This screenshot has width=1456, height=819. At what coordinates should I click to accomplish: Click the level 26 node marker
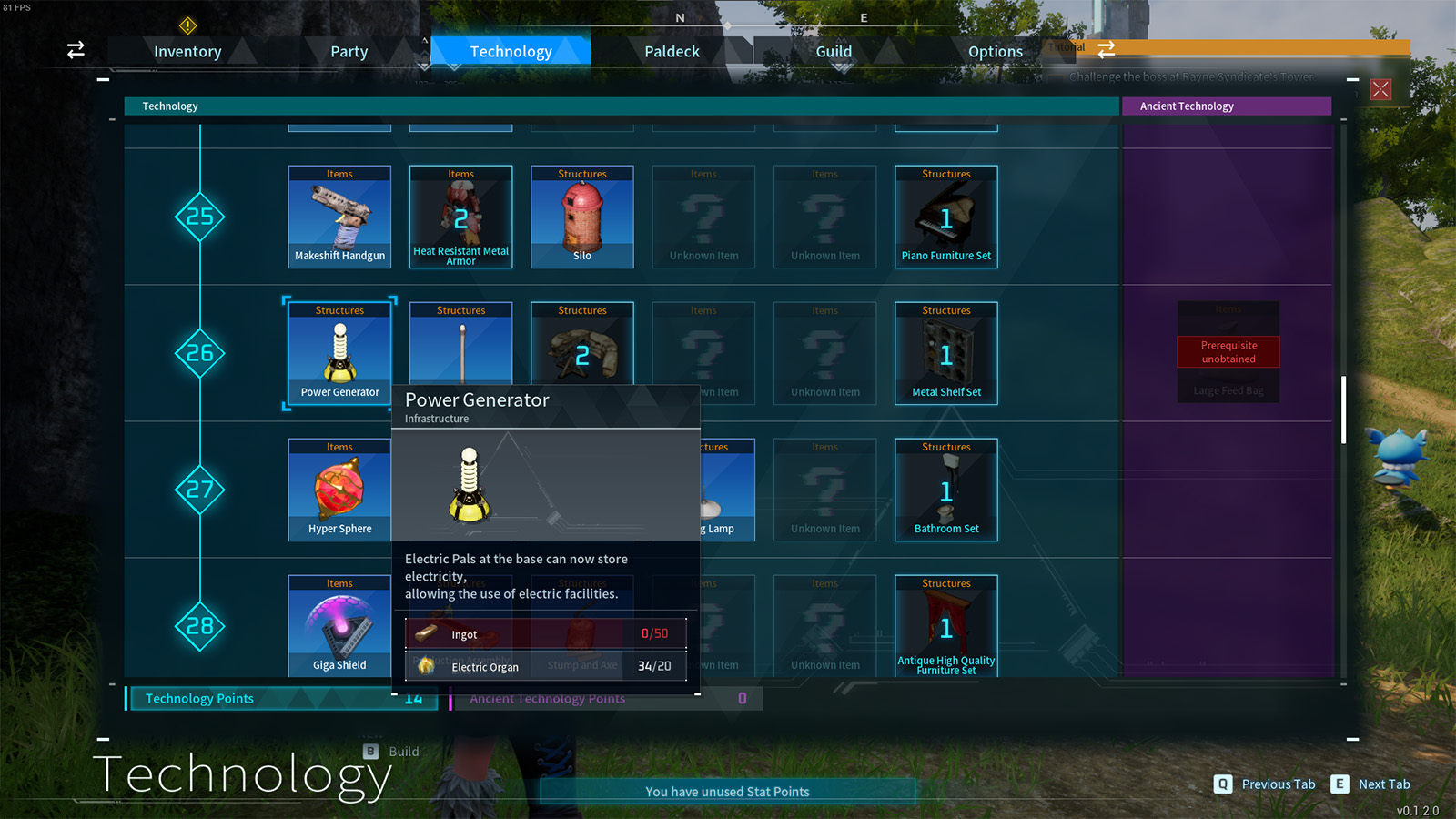pos(200,353)
